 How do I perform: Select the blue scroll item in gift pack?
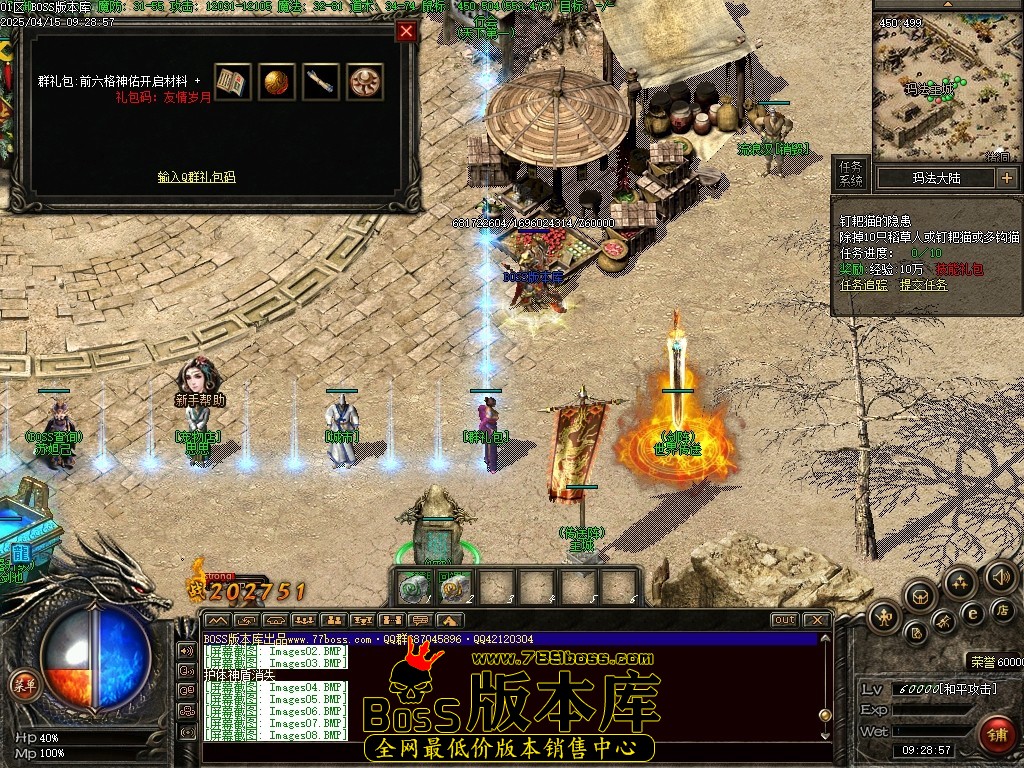tap(321, 82)
